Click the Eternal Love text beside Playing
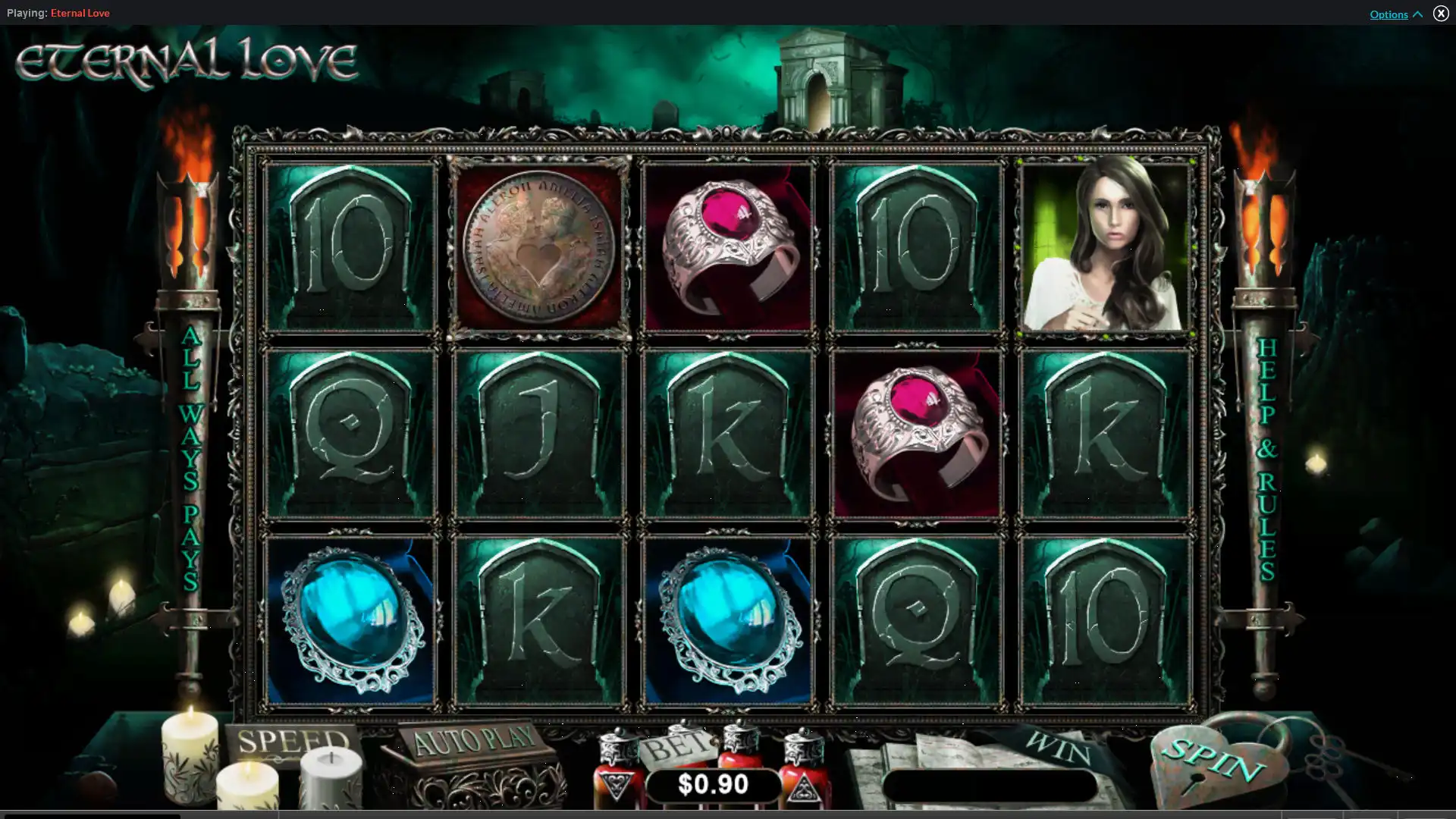Image resolution: width=1456 pixels, height=819 pixels. tap(80, 13)
